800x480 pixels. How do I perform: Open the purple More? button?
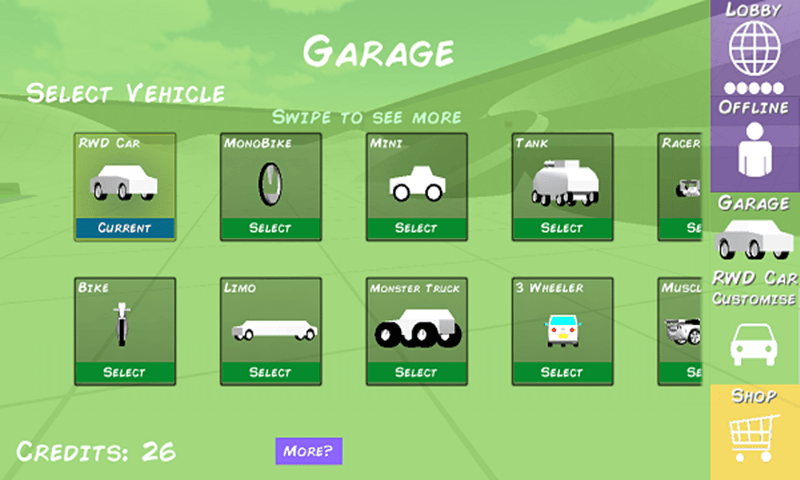click(x=309, y=450)
